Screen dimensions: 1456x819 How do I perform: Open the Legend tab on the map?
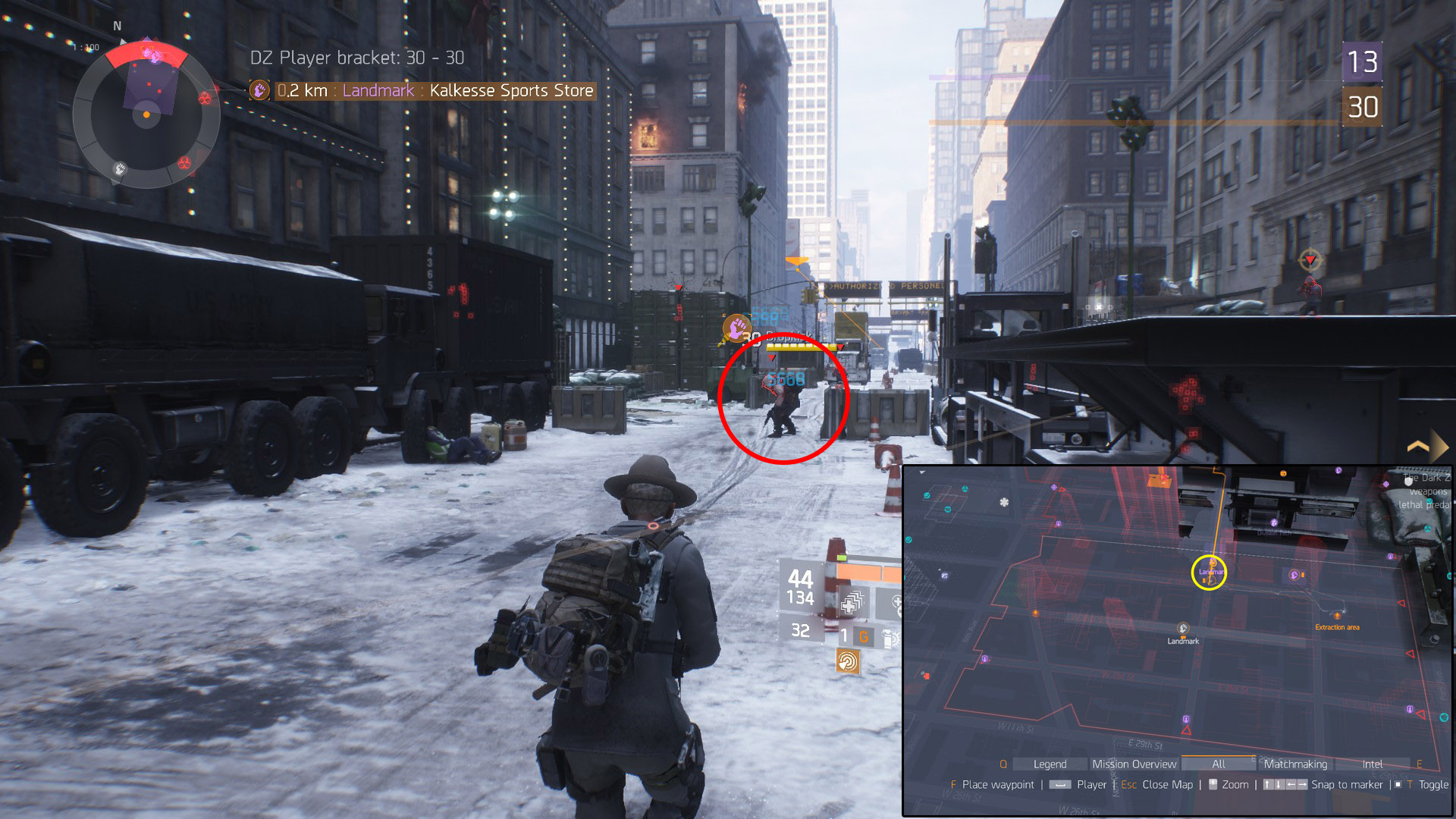[x=1050, y=764]
